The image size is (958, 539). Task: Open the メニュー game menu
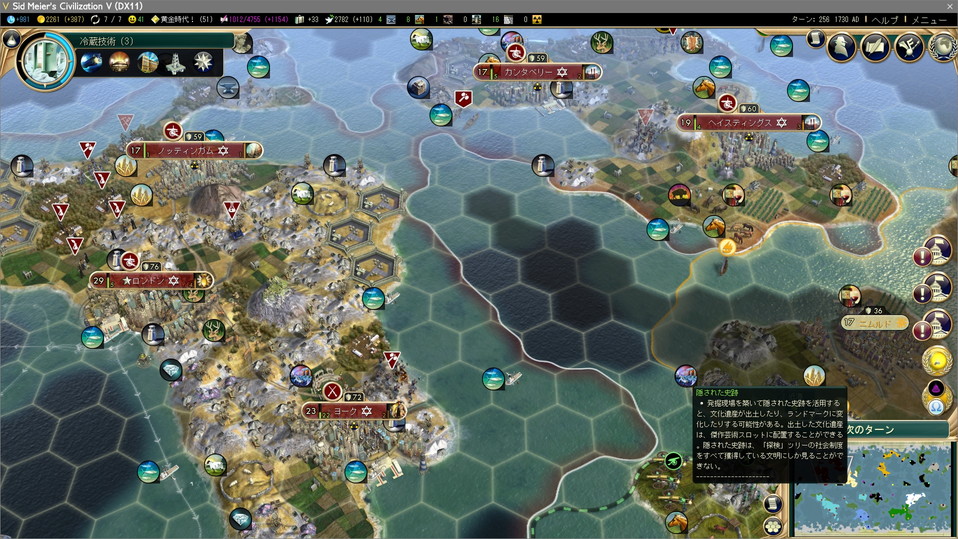tap(931, 19)
